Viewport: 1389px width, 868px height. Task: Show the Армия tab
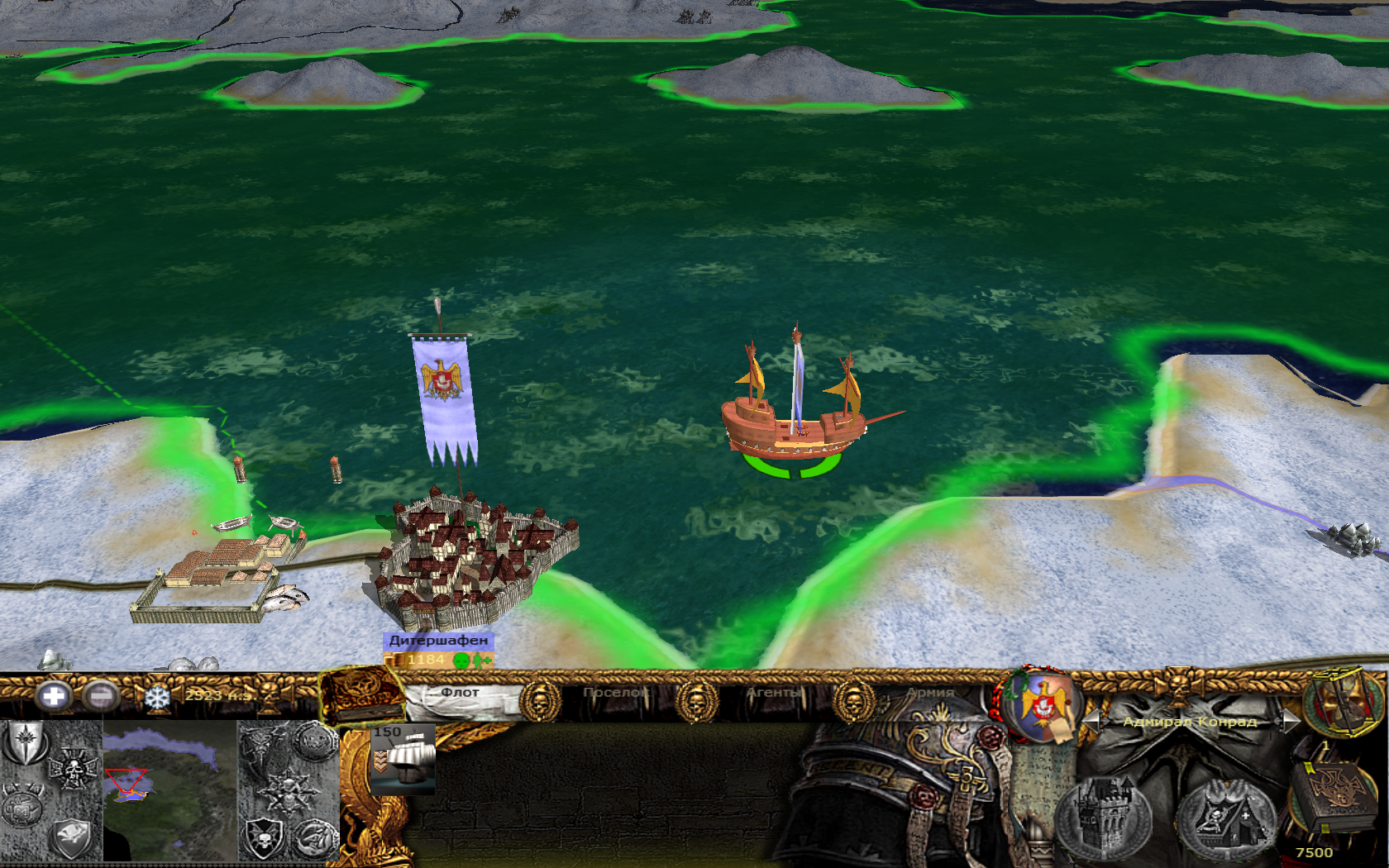point(930,693)
